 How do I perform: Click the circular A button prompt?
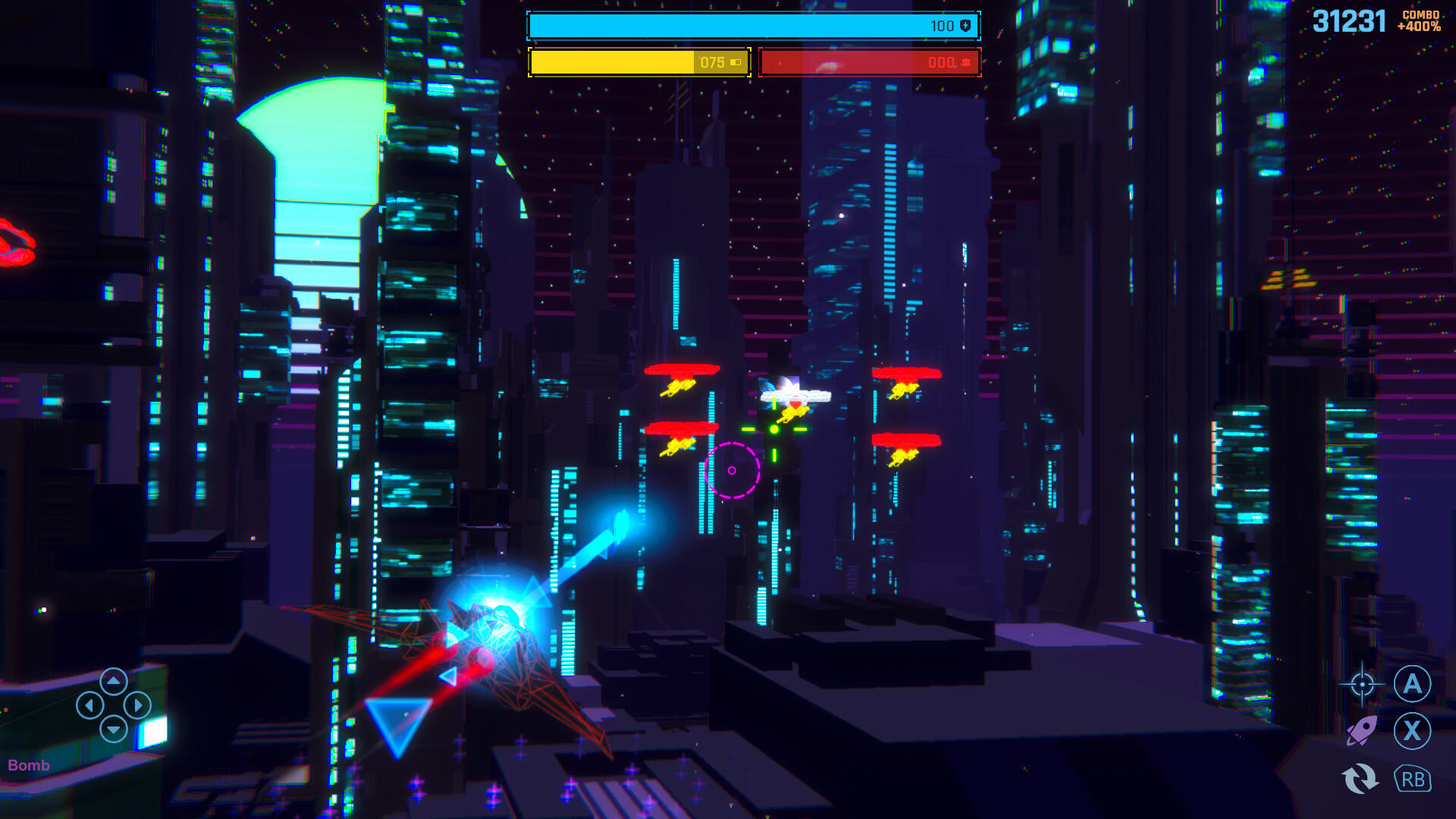(x=1414, y=684)
